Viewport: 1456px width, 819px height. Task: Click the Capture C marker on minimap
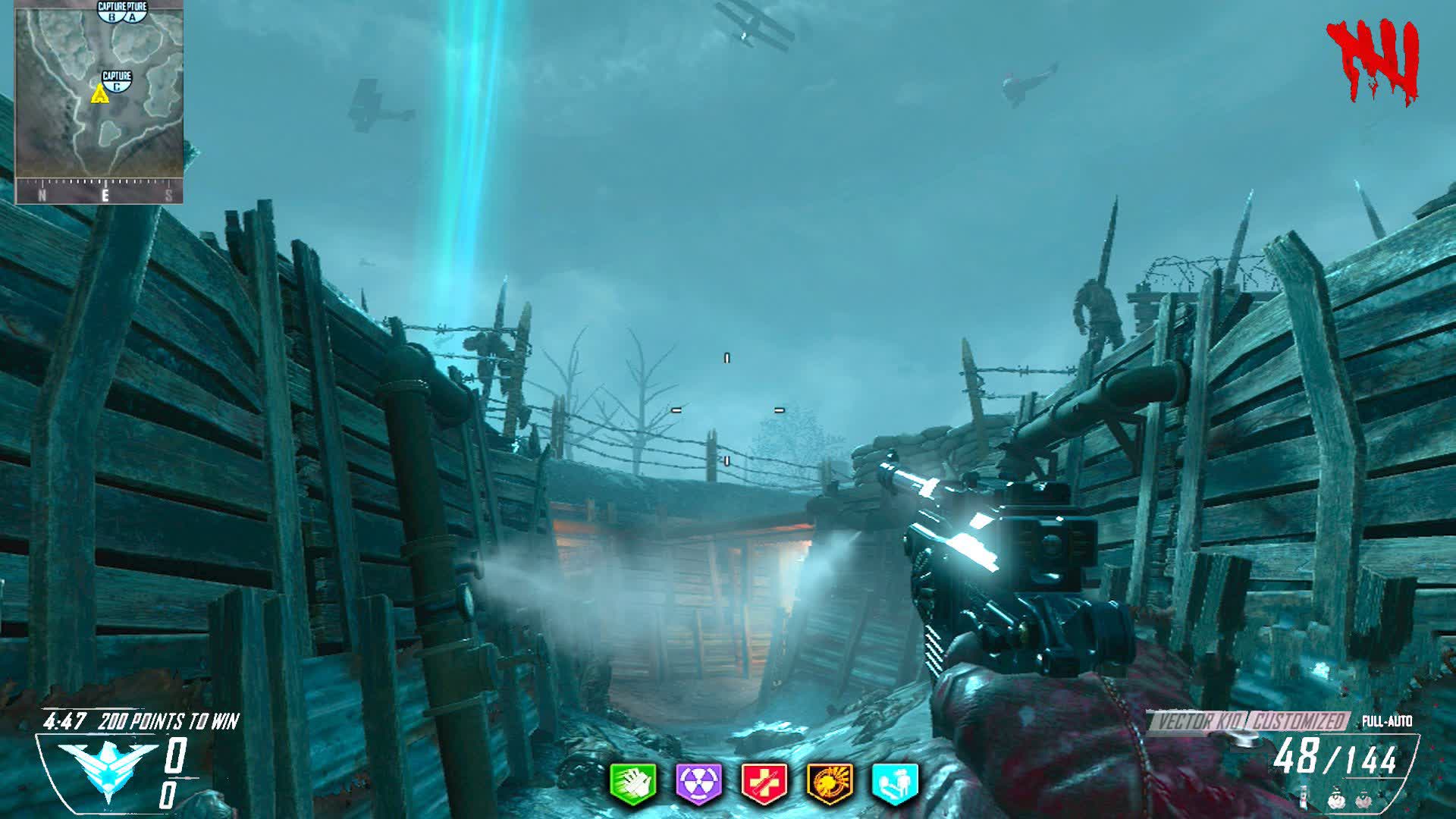coord(117,81)
